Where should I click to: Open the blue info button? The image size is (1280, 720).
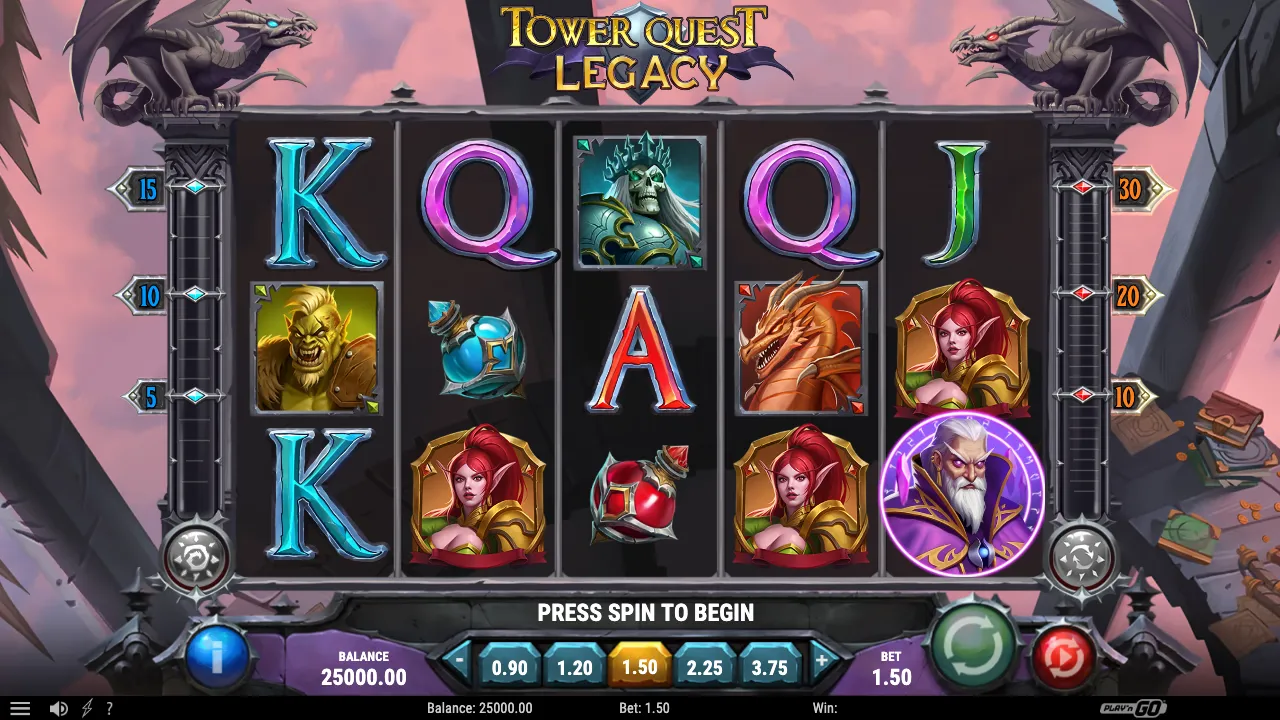[218, 657]
